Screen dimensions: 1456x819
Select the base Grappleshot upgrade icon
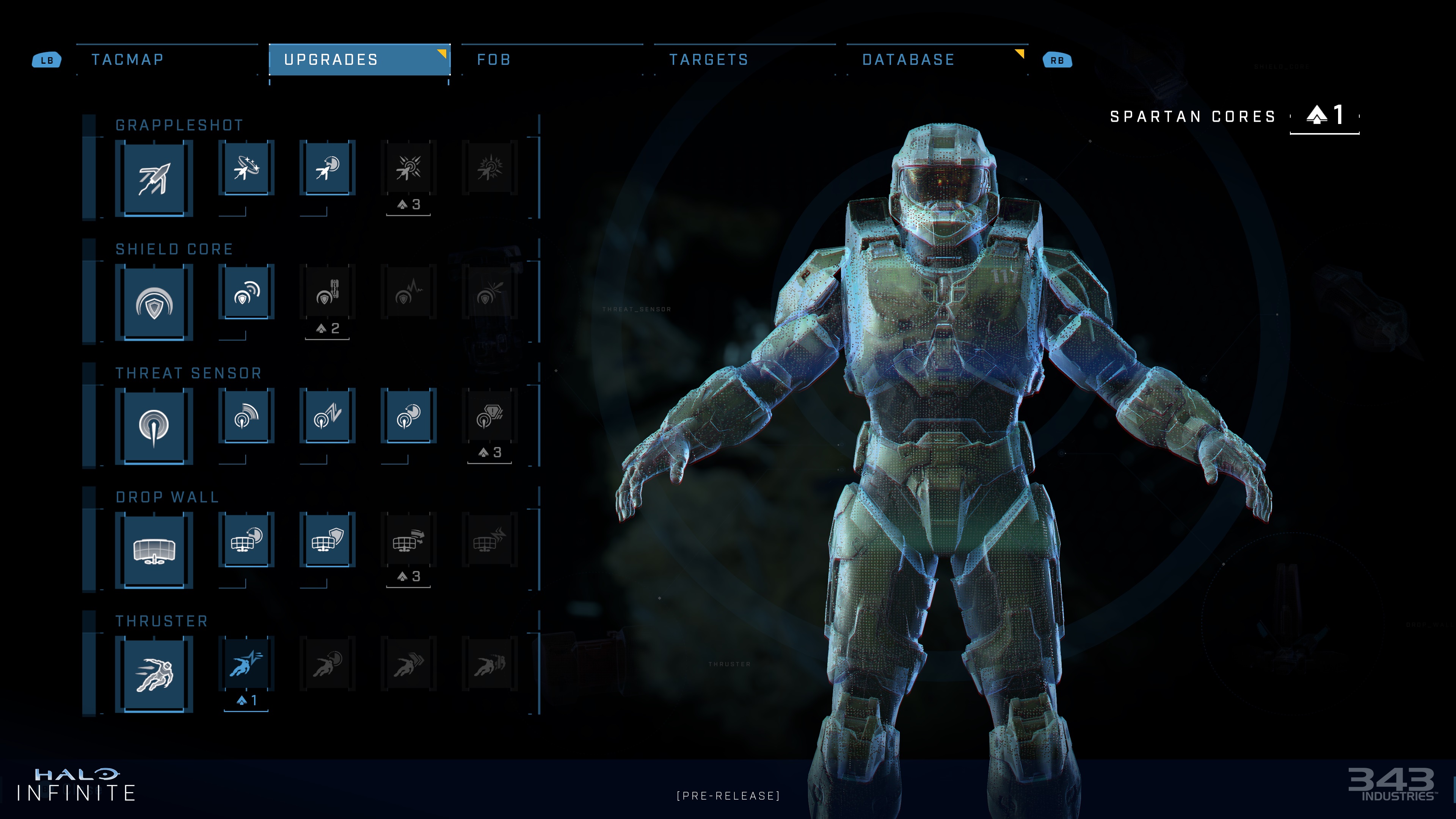154,179
